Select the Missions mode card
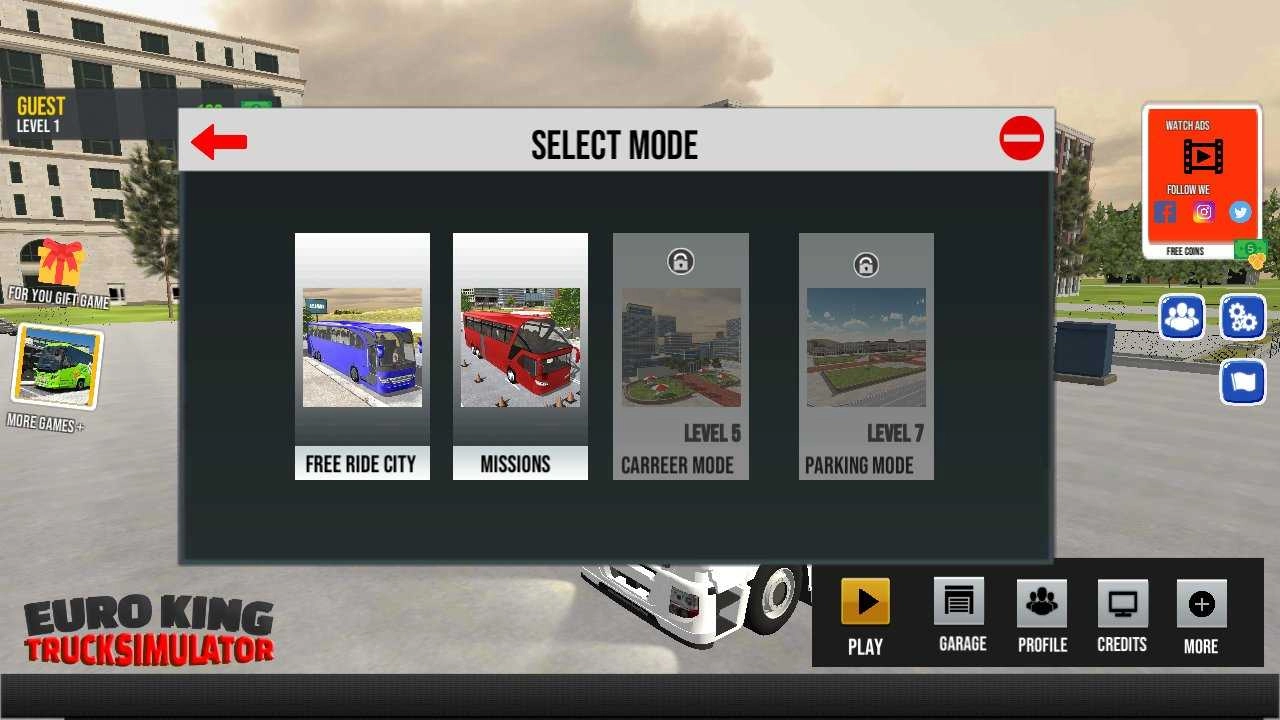Image resolution: width=1280 pixels, height=720 pixels. pyautogui.click(x=520, y=356)
